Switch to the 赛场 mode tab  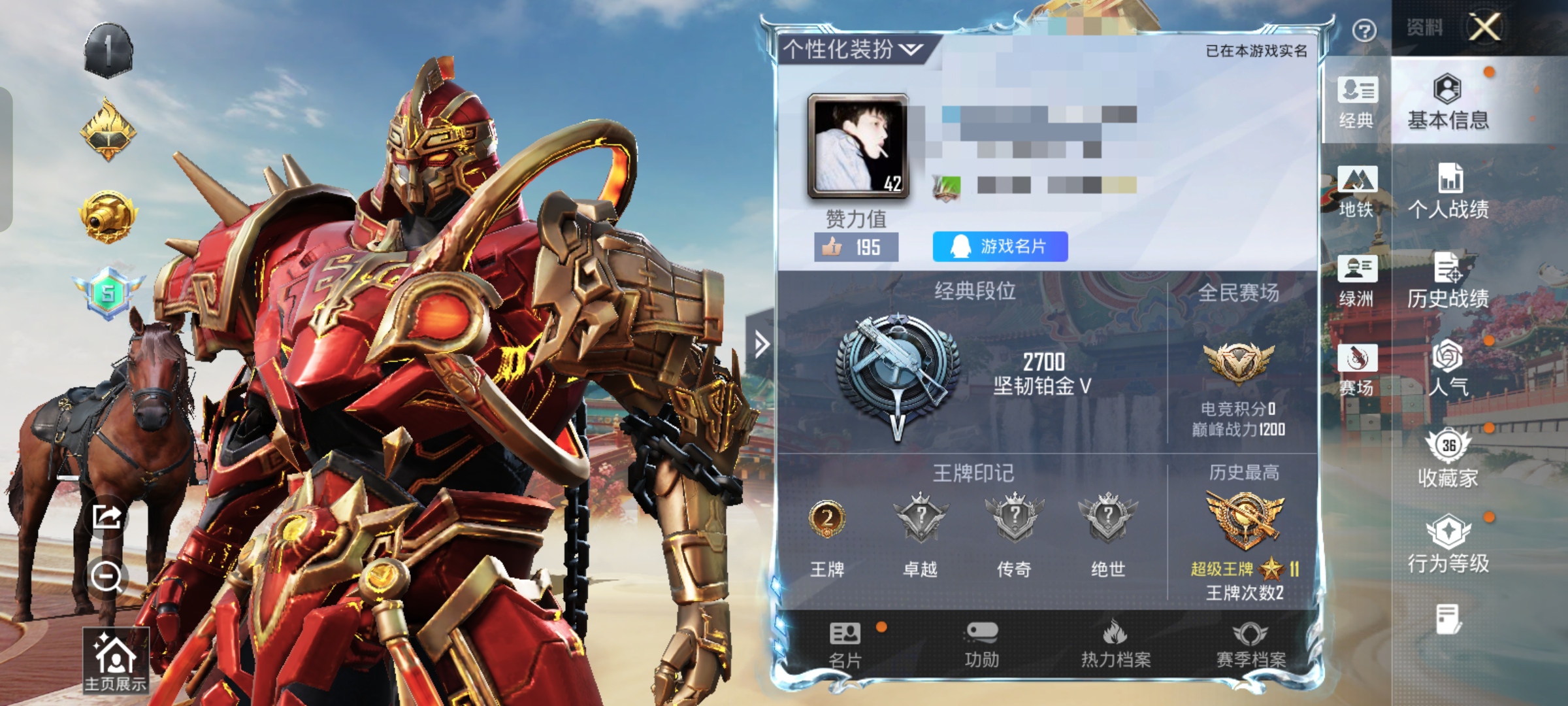1357,371
